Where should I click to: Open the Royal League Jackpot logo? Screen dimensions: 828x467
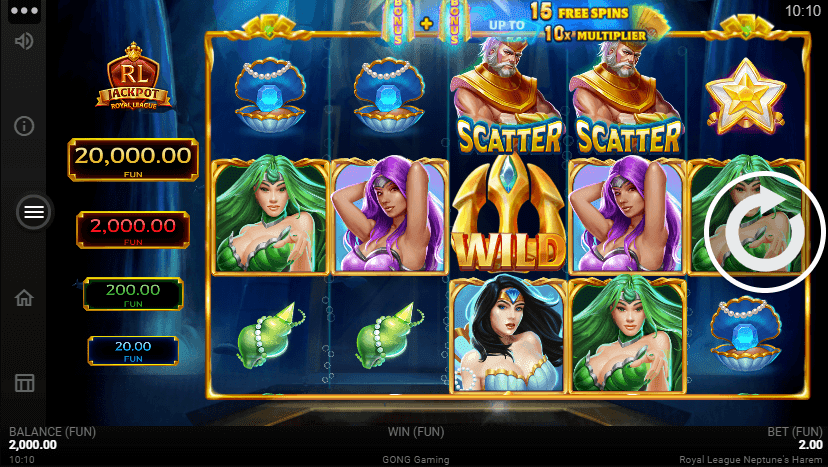(x=133, y=76)
